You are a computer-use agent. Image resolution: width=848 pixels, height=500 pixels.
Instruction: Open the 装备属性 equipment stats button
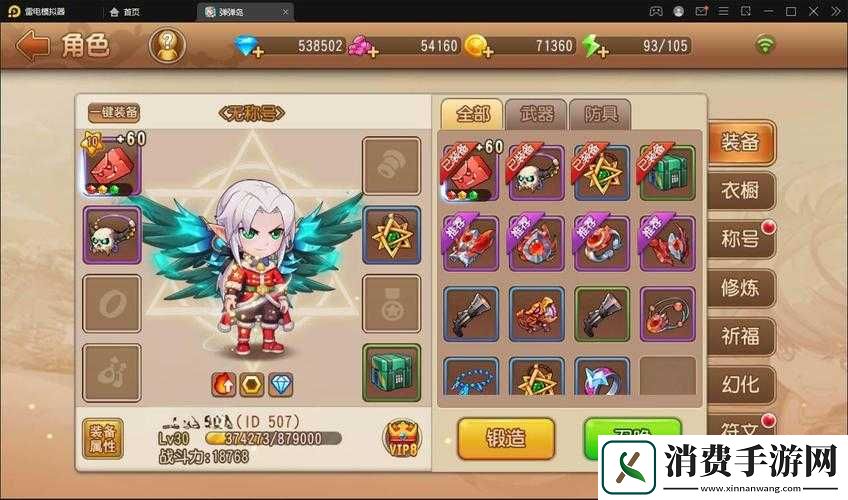tap(102, 438)
